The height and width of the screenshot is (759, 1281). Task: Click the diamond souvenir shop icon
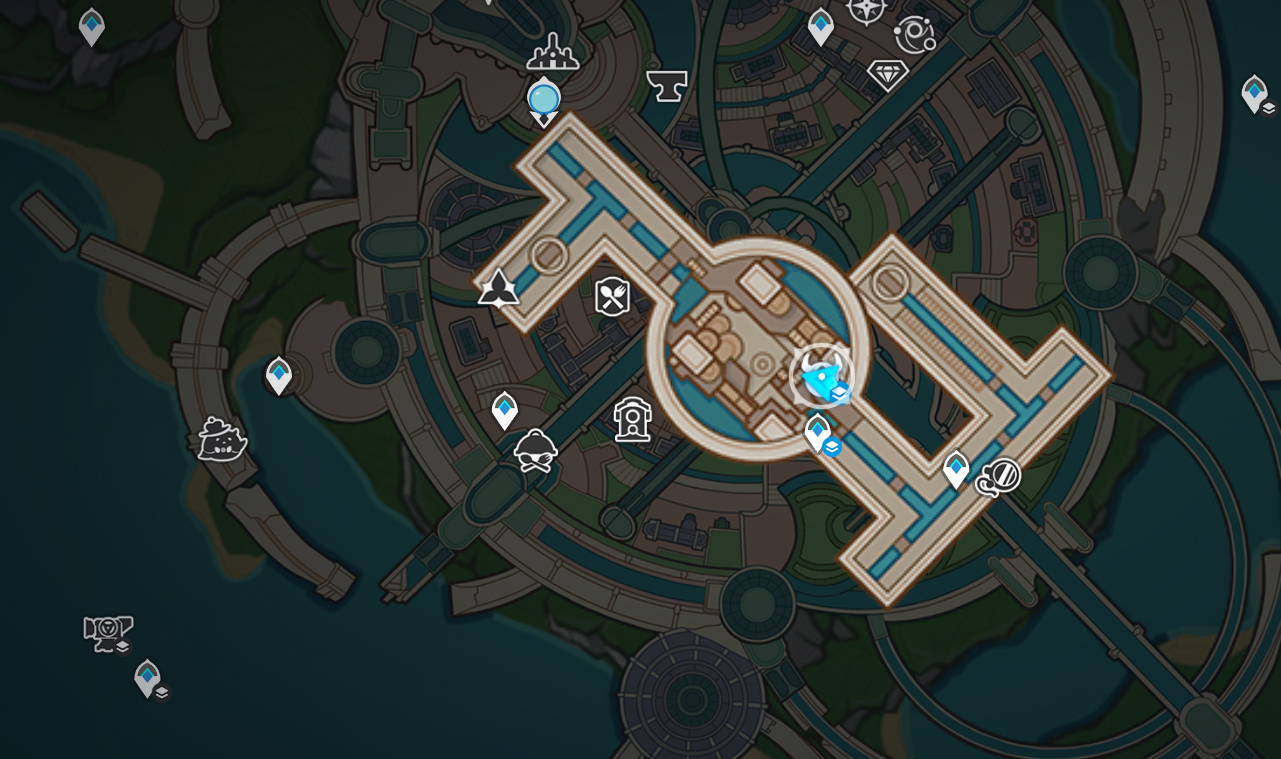(x=889, y=76)
